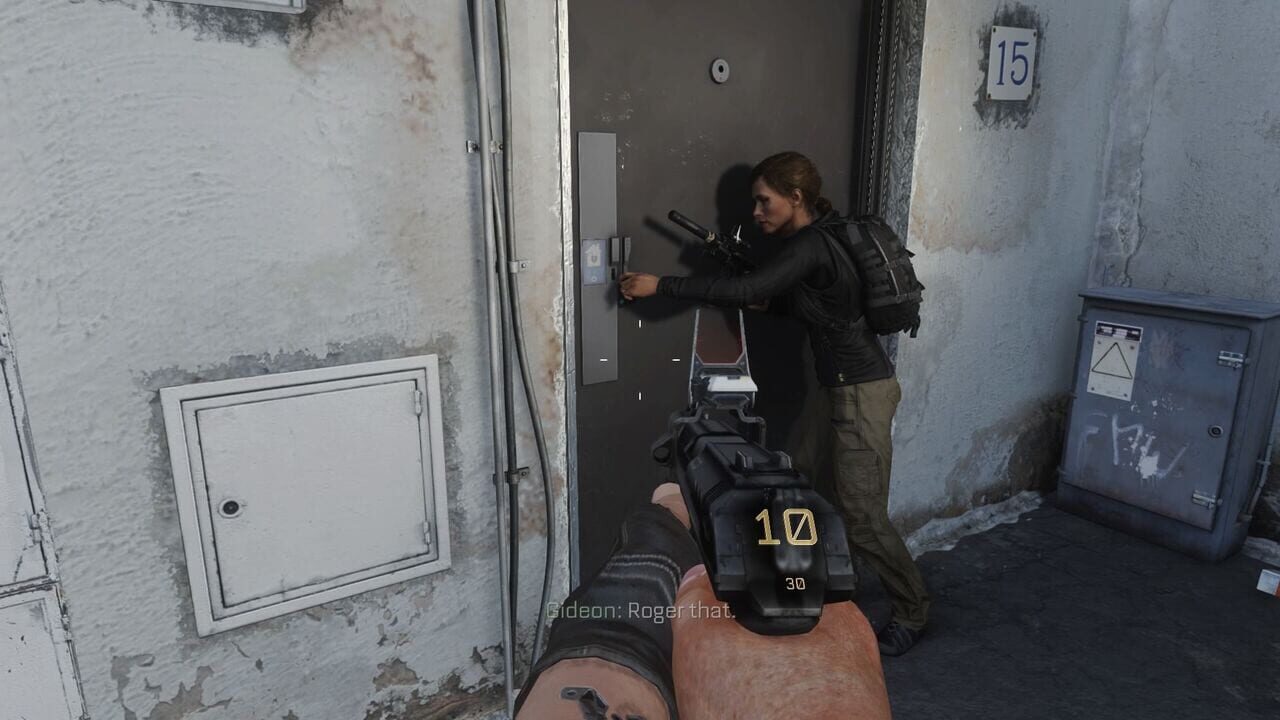Click the barcode label on the junction box
This screenshot has height=720, width=1280.
click(x=1118, y=330)
